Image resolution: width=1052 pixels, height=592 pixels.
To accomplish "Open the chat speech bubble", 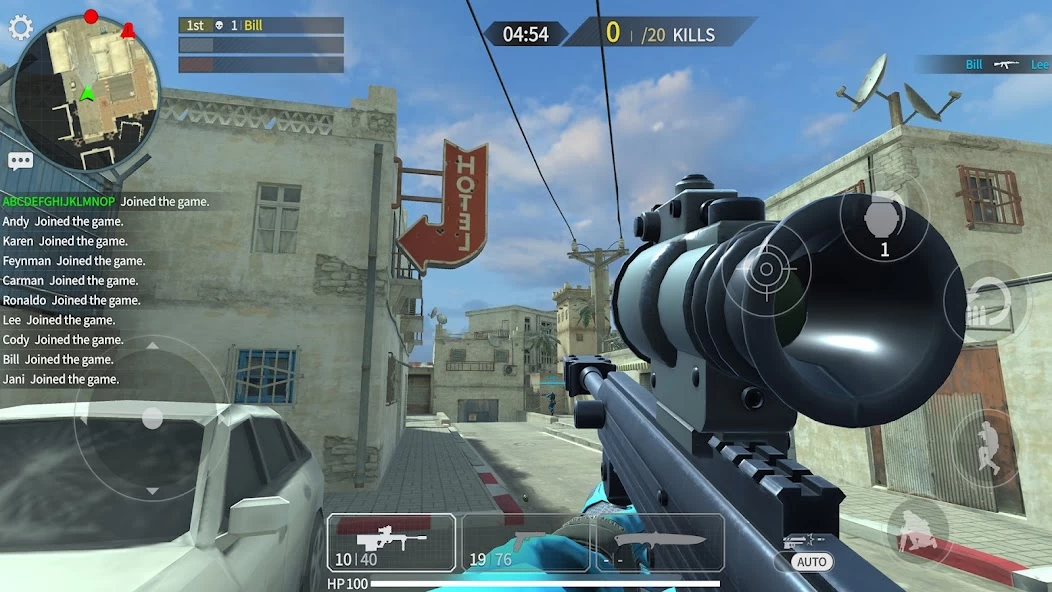I will [21, 160].
